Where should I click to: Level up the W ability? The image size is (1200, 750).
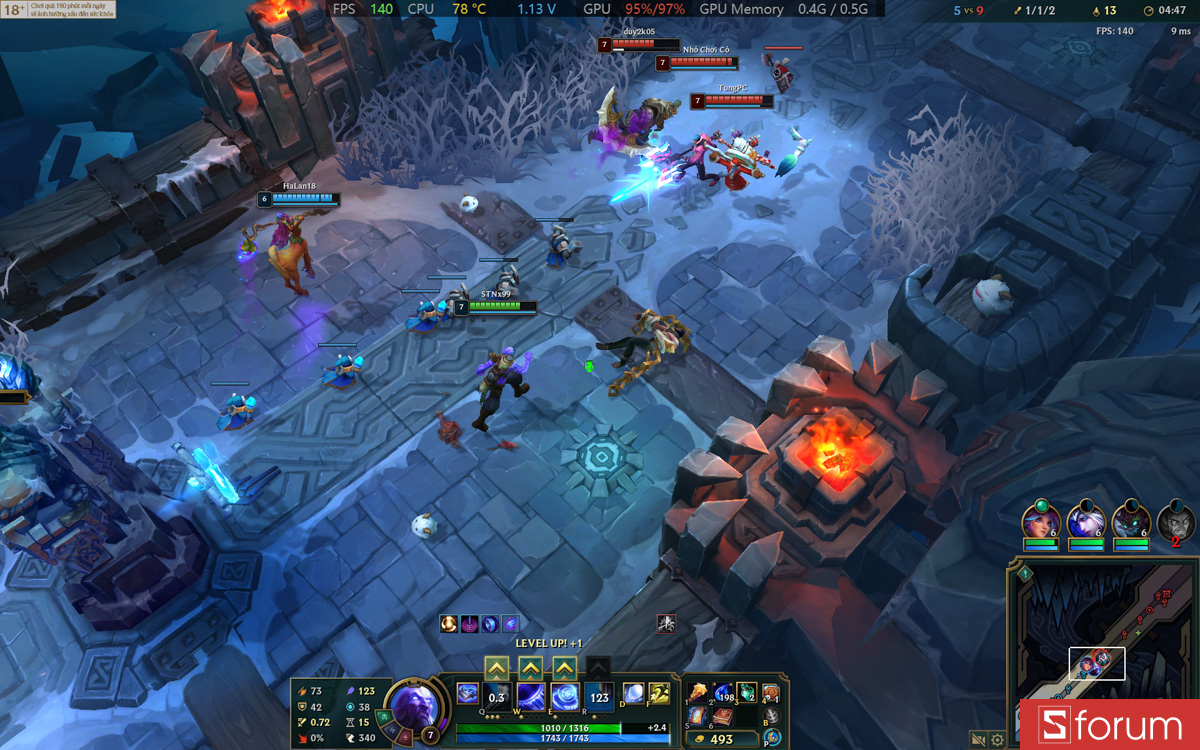531,668
